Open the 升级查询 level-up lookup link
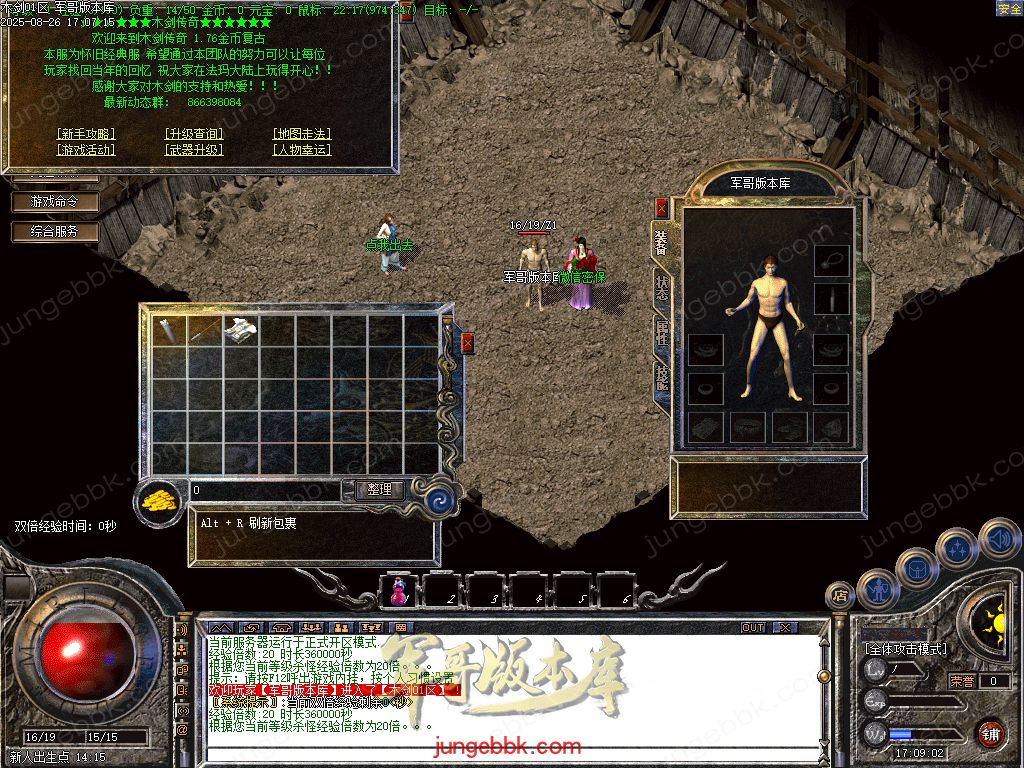Image resolution: width=1024 pixels, height=768 pixels. [x=194, y=134]
